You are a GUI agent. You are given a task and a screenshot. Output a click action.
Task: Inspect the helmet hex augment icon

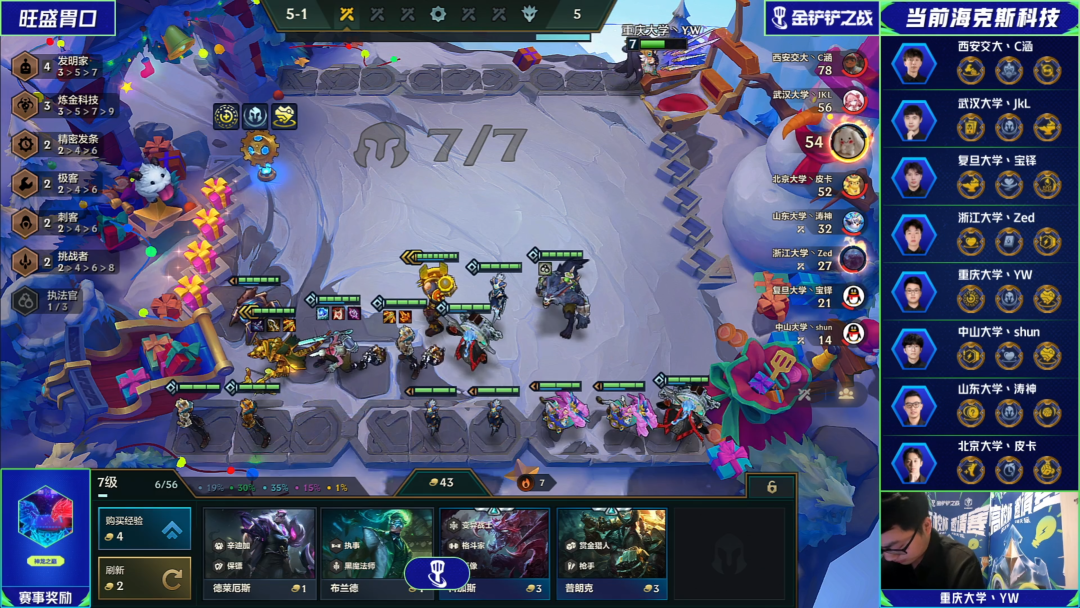pyautogui.click(x=255, y=116)
